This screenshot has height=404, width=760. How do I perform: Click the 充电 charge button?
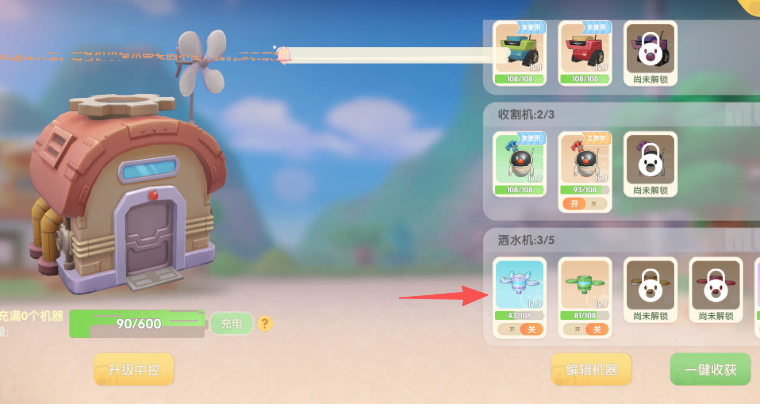point(231,323)
